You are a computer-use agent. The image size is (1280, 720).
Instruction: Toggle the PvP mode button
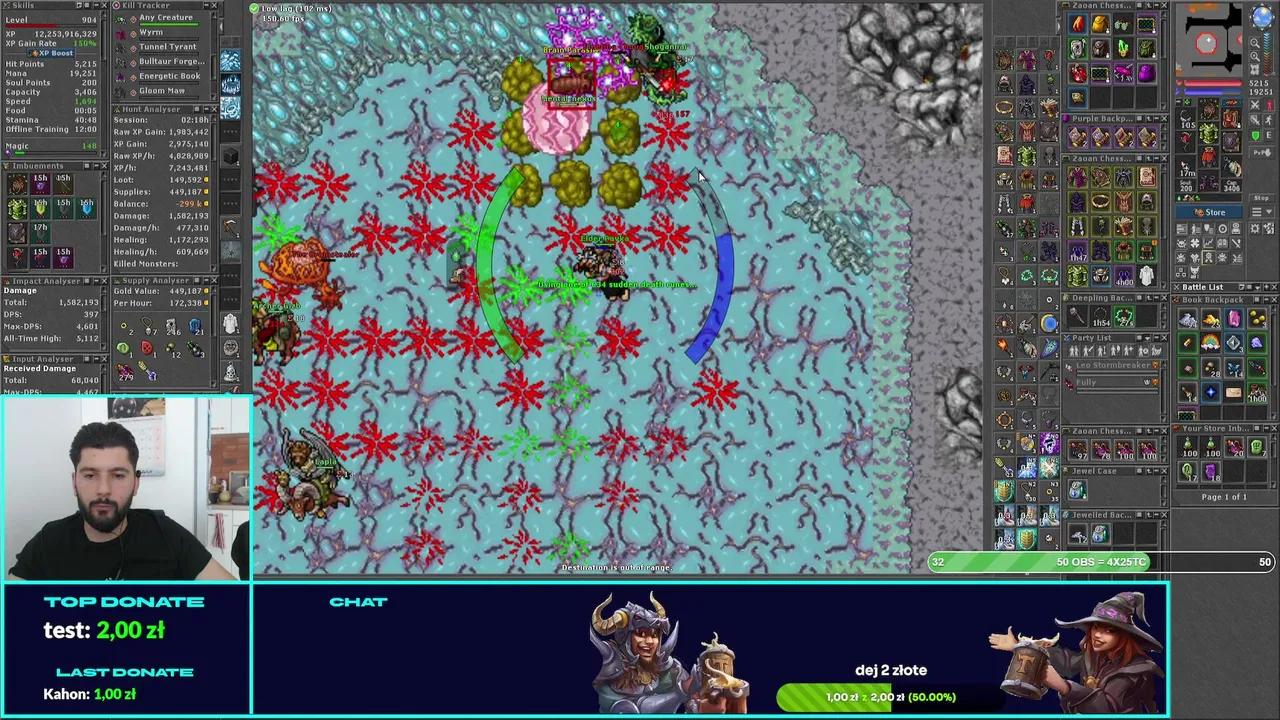pos(1262,152)
